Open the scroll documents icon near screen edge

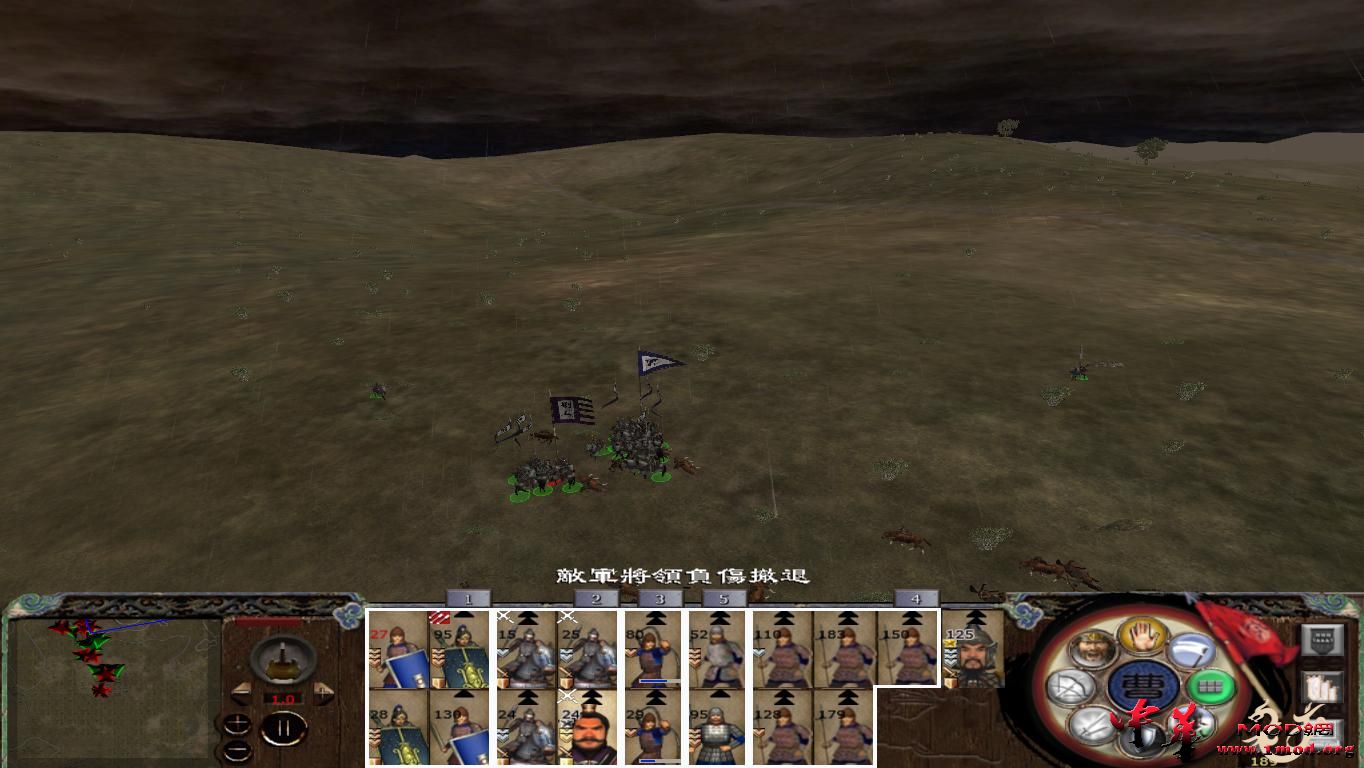tap(1321, 687)
